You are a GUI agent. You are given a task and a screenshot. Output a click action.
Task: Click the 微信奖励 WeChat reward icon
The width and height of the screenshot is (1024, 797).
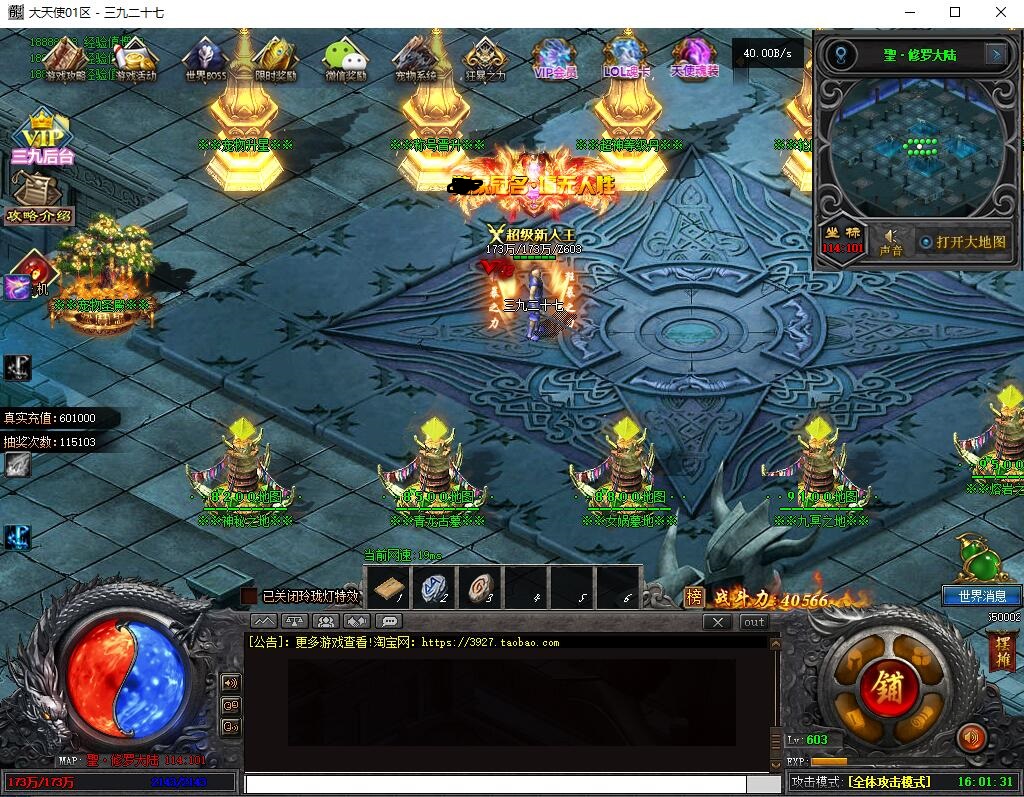tap(345, 58)
